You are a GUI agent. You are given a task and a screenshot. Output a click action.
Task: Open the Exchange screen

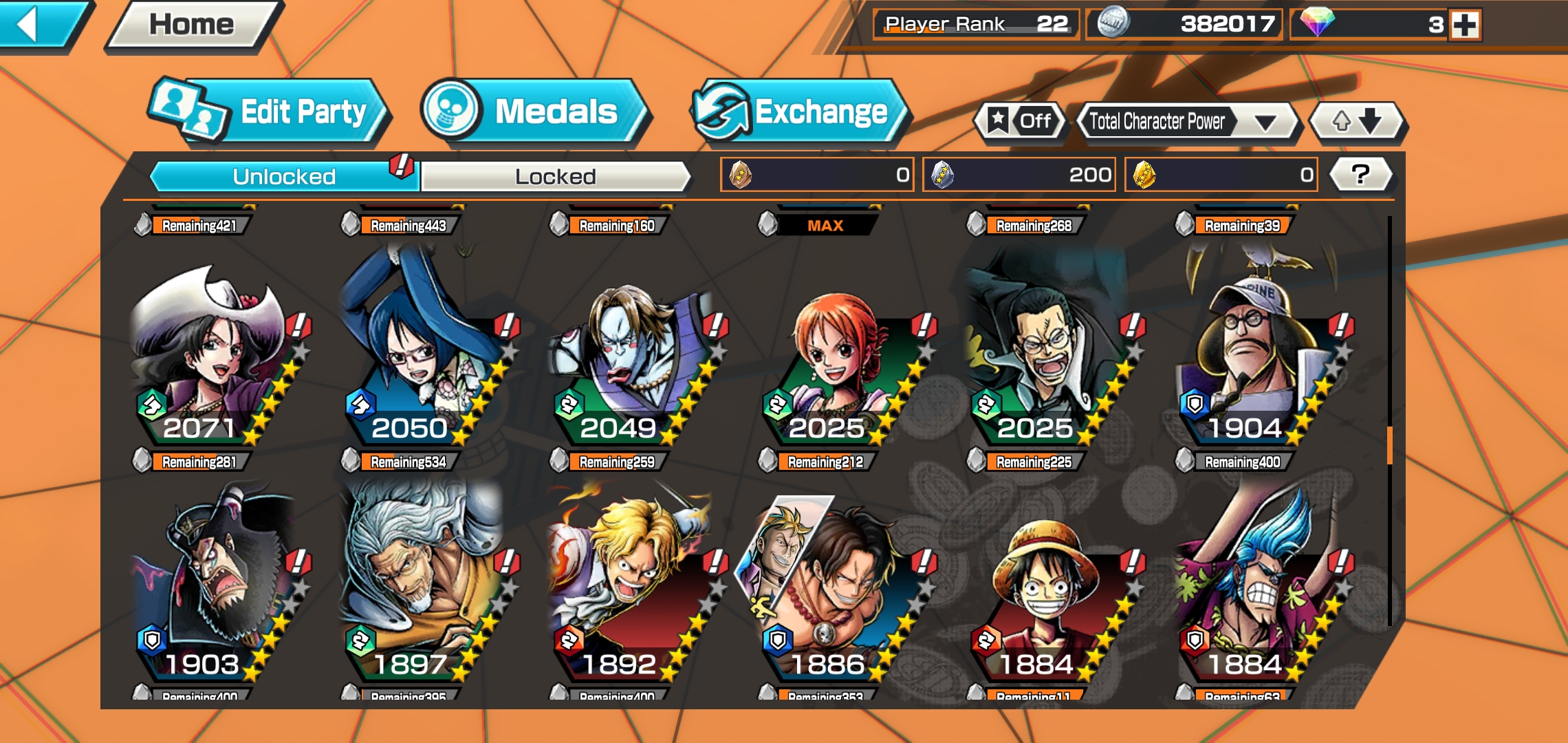click(x=798, y=112)
